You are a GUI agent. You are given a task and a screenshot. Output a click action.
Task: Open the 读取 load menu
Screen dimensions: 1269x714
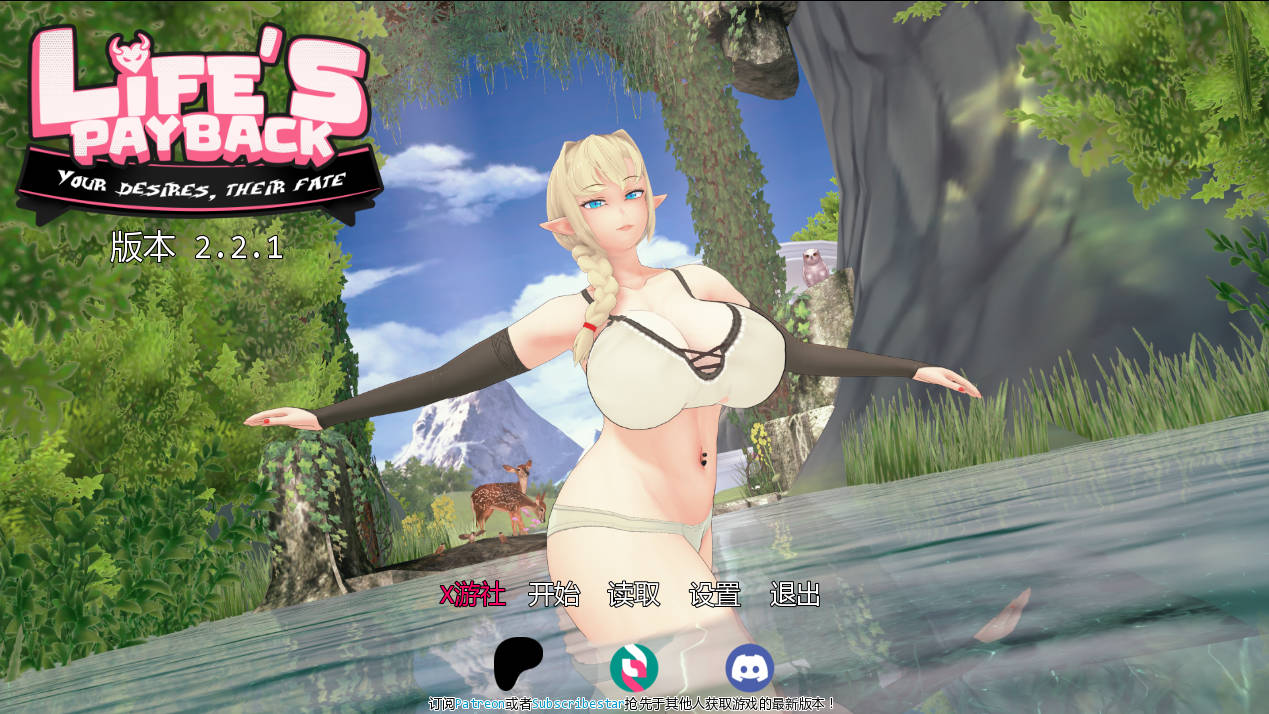634,595
